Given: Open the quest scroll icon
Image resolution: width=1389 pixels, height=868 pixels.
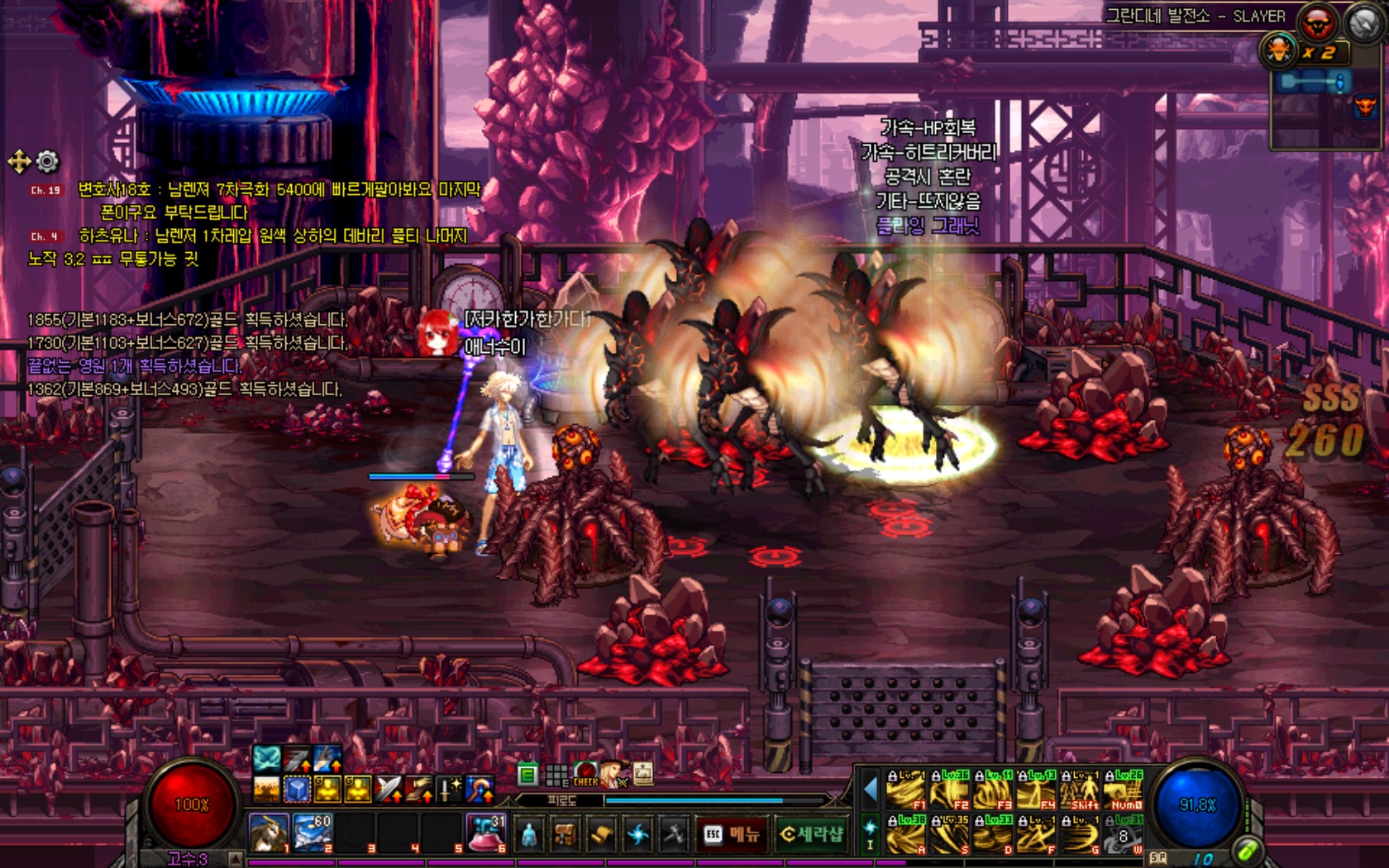Looking at the screenshot, I should pyautogui.click(x=601, y=835).
